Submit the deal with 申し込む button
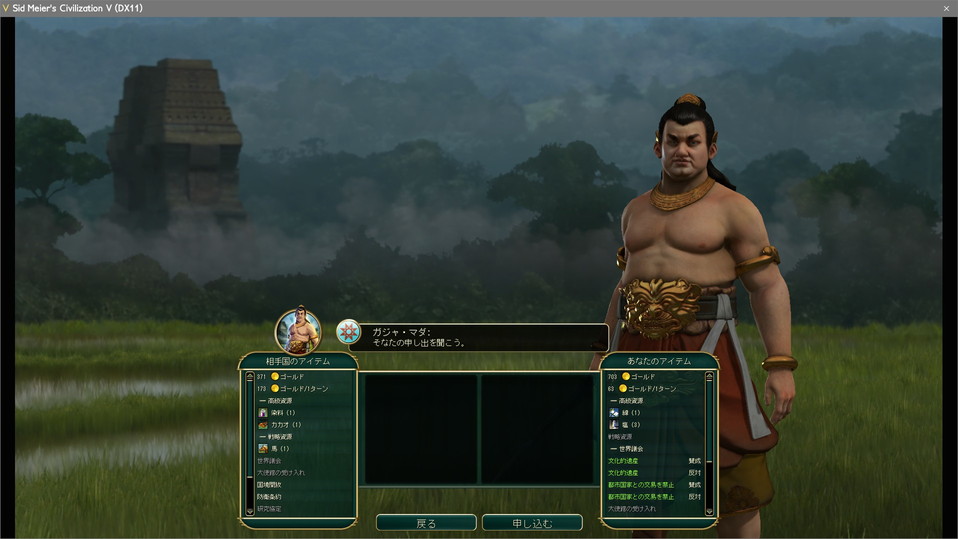The height and width of the screenshot is (539, 958). [x=532, y=523]
